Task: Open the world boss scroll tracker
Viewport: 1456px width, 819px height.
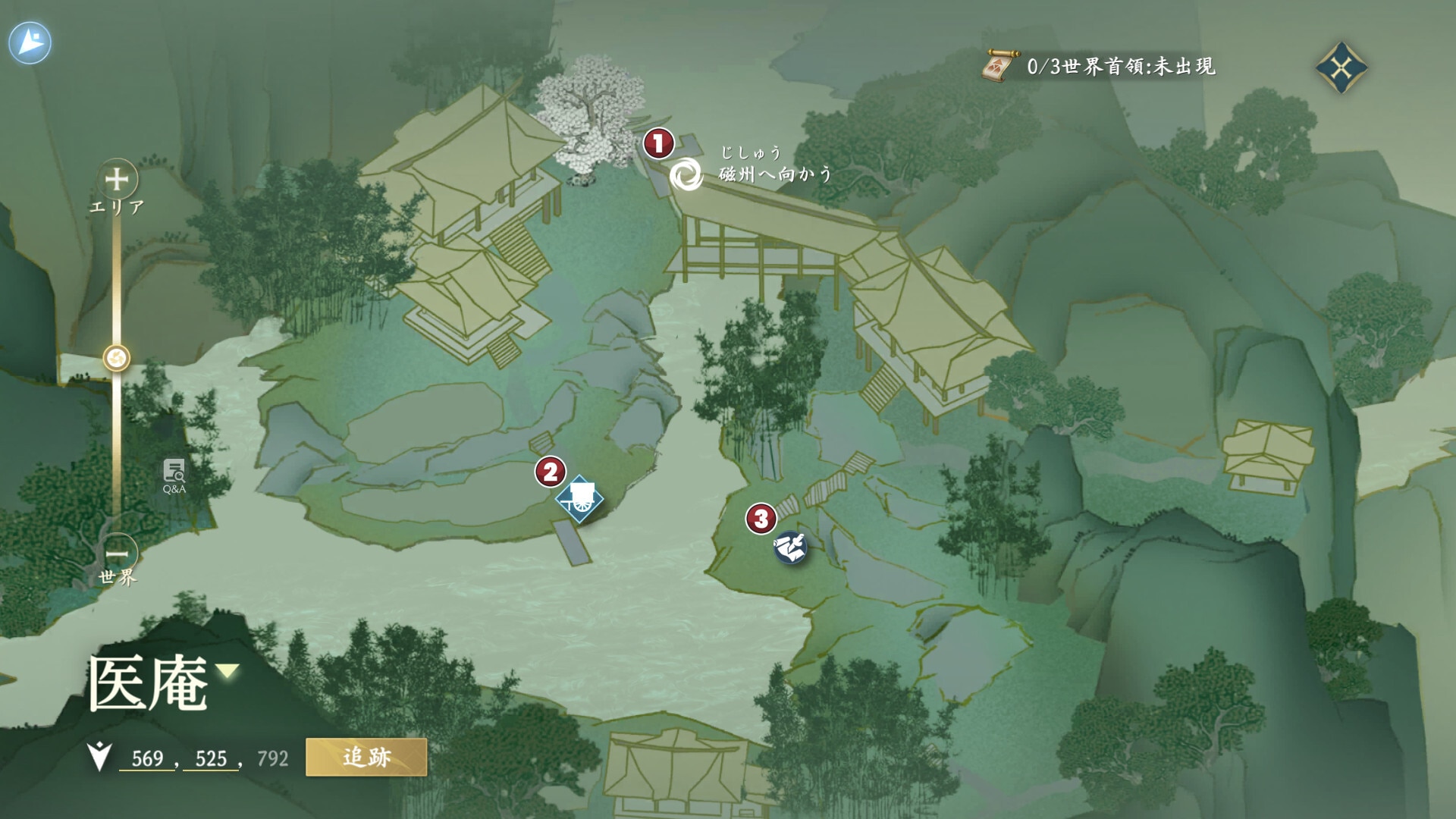Action: tap(999, 67)
